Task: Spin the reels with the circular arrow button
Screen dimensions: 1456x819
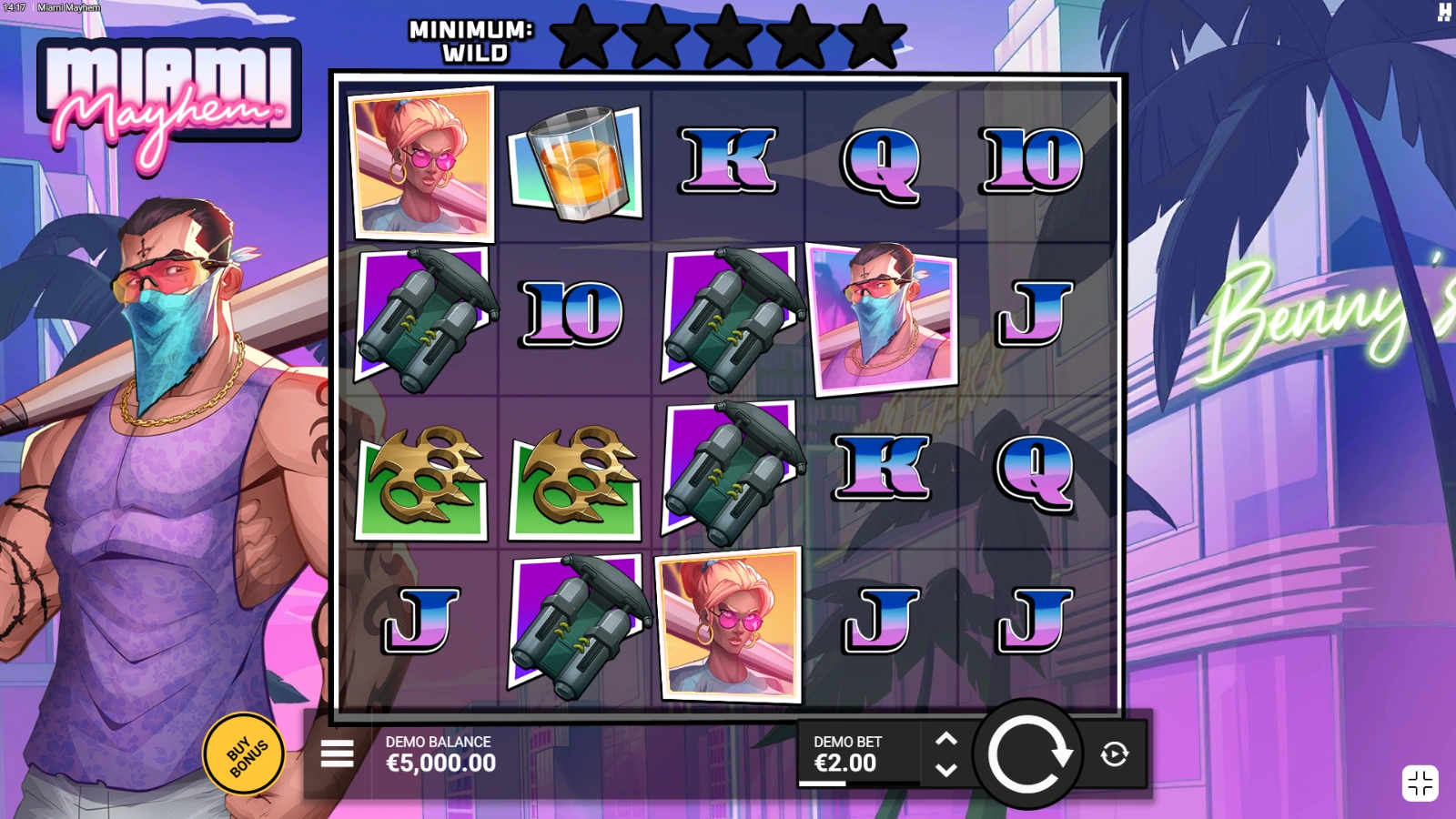Action: 1027,754
